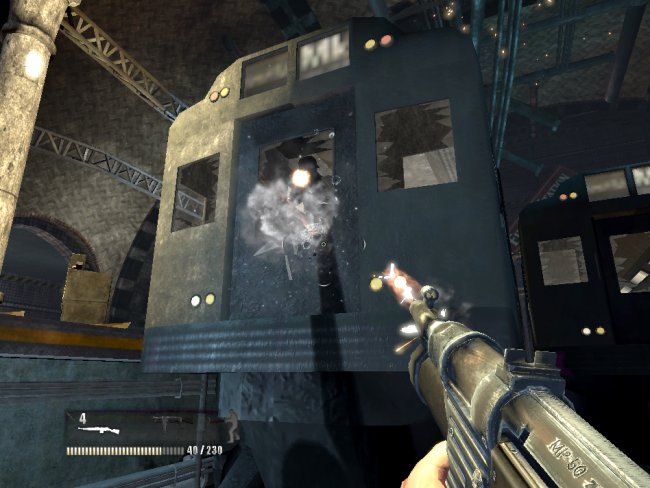This screenshot has height=488, width=650.
Task: Select the highlighted white rifle weapon icon
Action: [100, 430]
